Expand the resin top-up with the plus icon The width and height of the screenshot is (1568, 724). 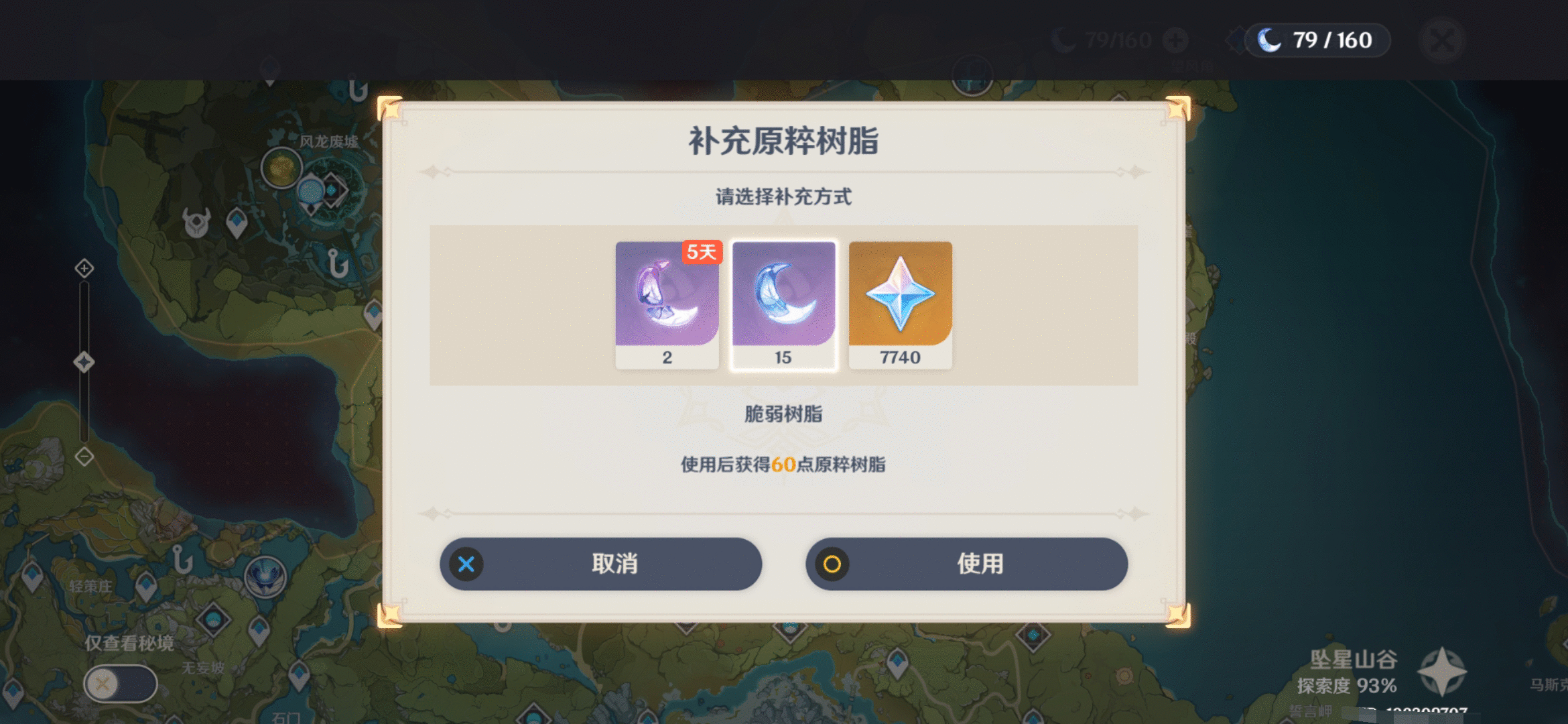pyautogui.click(x=1177, y=39)
